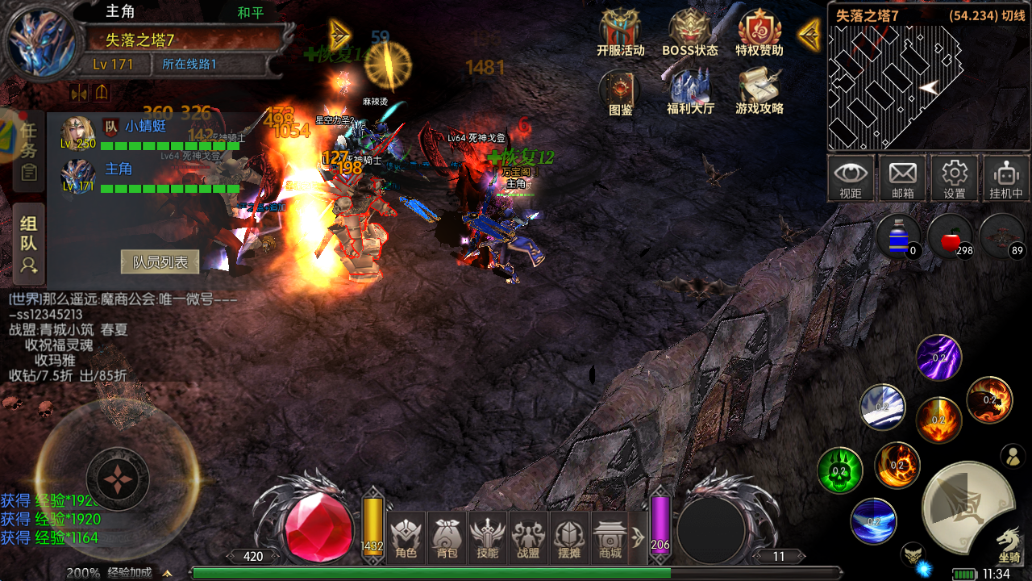The height and width of the screenshot is (581, 1032).
Task: Open the 图鉴 codex book
Action: (x=621, y=91)
